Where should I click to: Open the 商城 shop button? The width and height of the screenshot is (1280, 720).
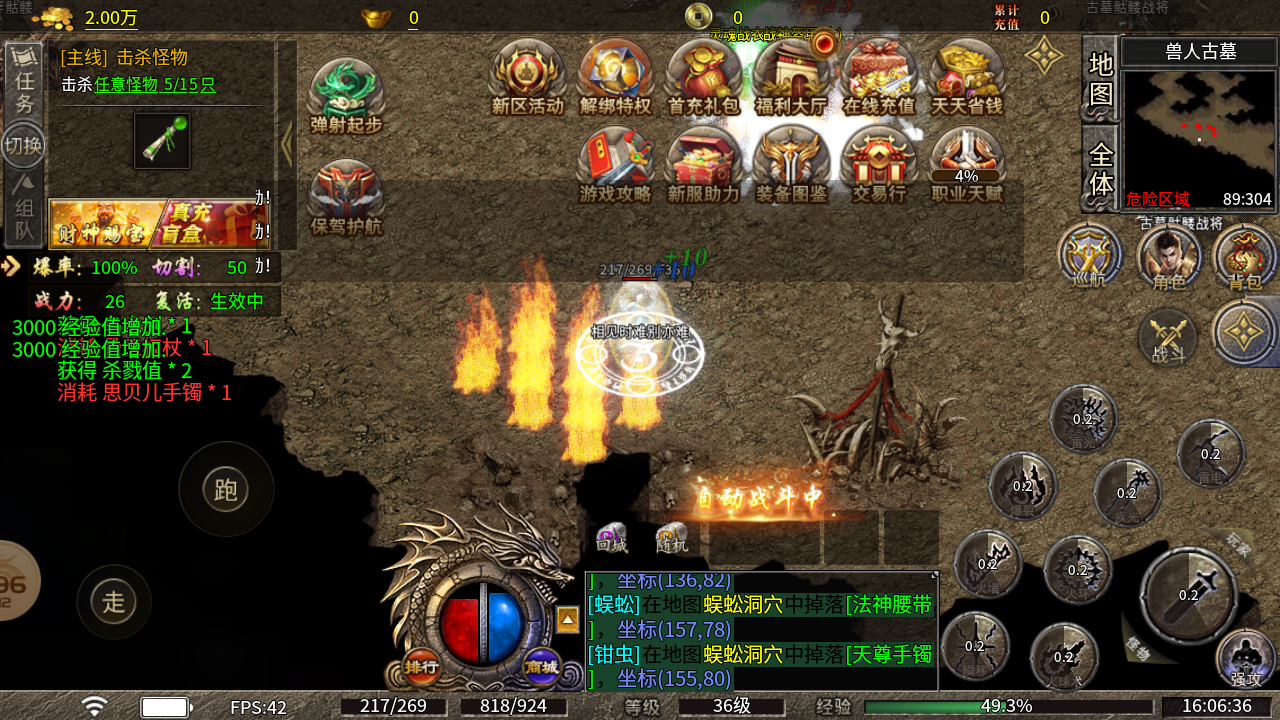click(542, 666)
